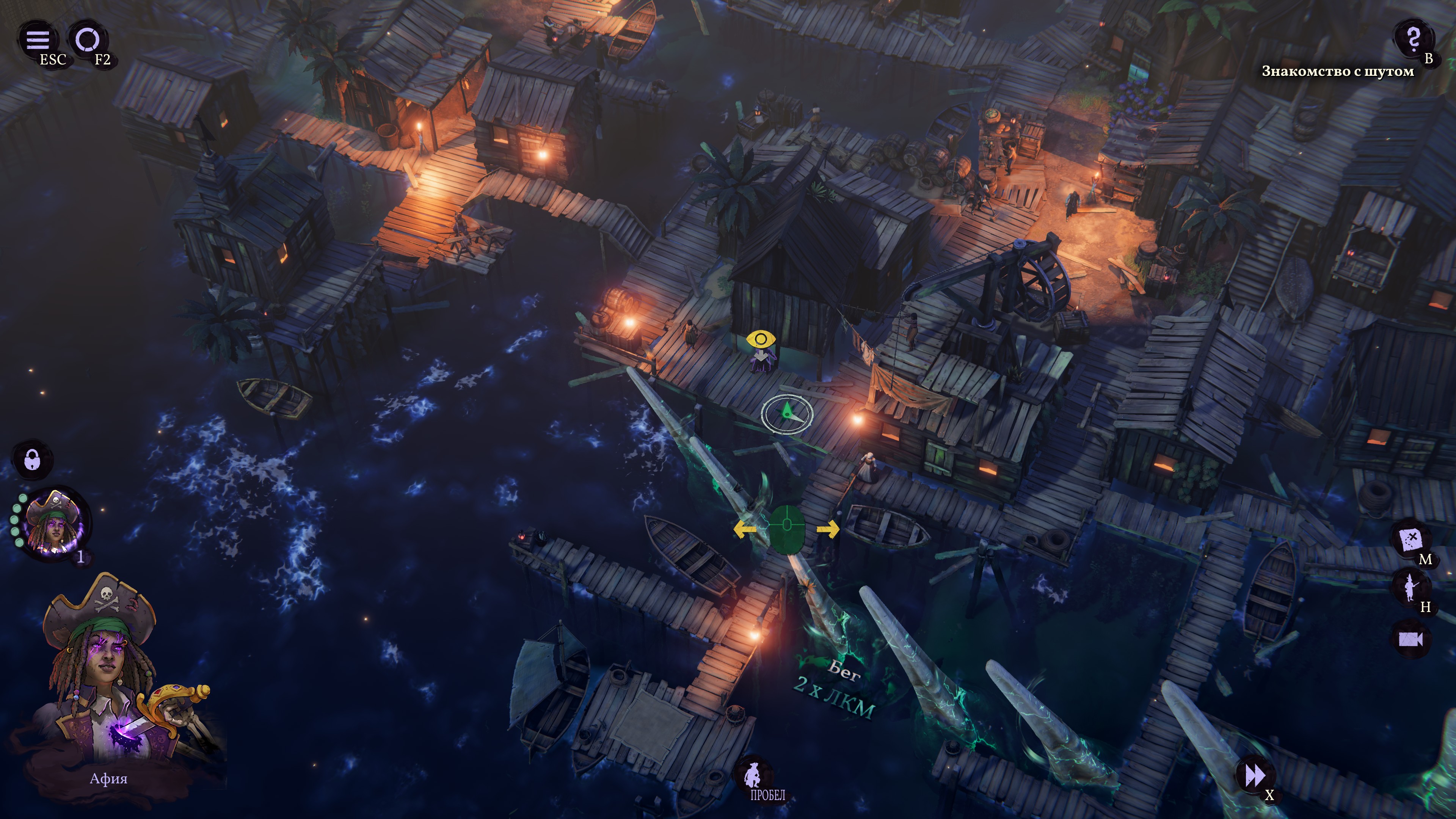The width and height of the screenshot is (1456, 819).
Task: Click the circular quick-save icon
Action: (88, 39)
